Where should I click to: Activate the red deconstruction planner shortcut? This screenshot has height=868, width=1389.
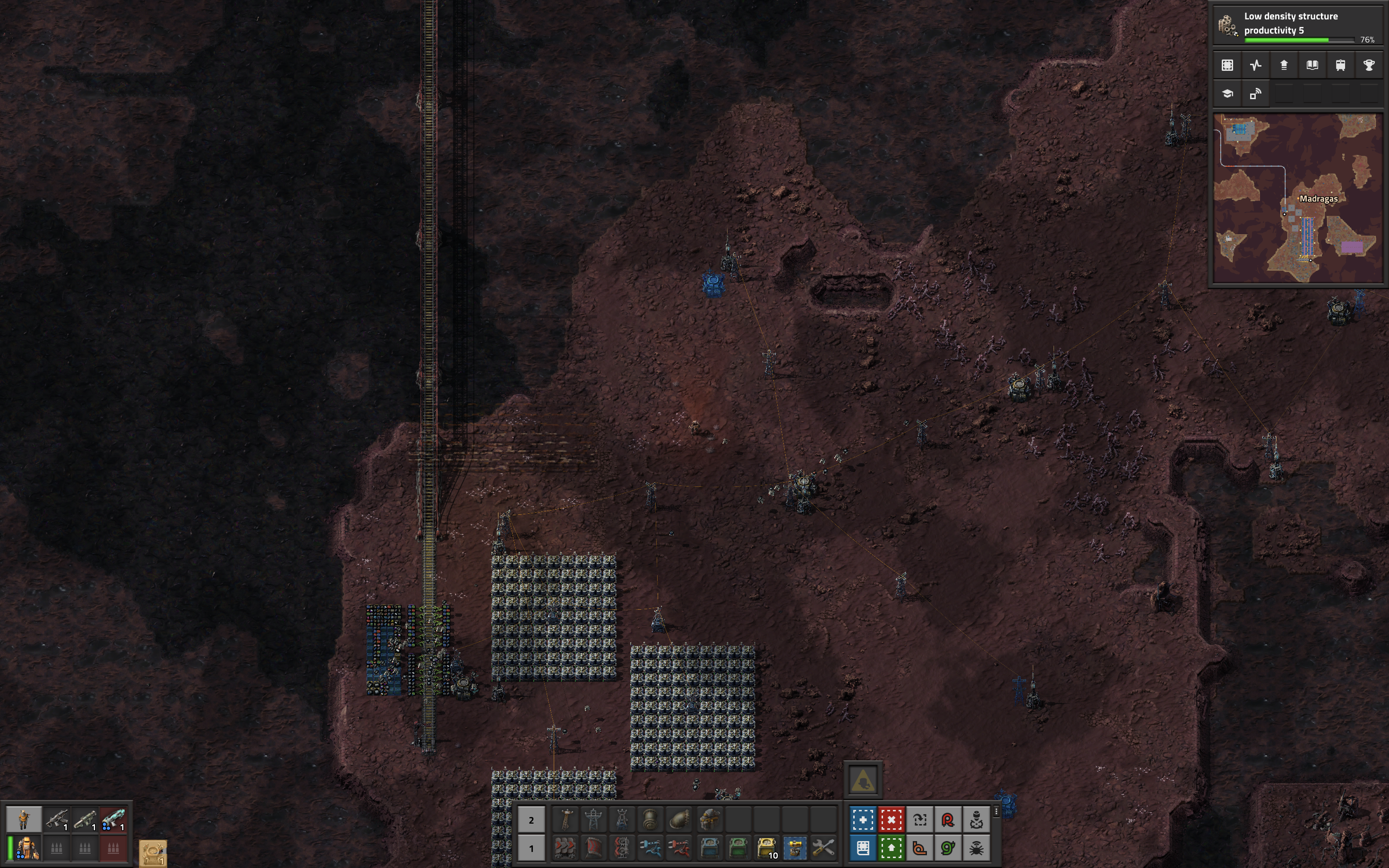891,820
